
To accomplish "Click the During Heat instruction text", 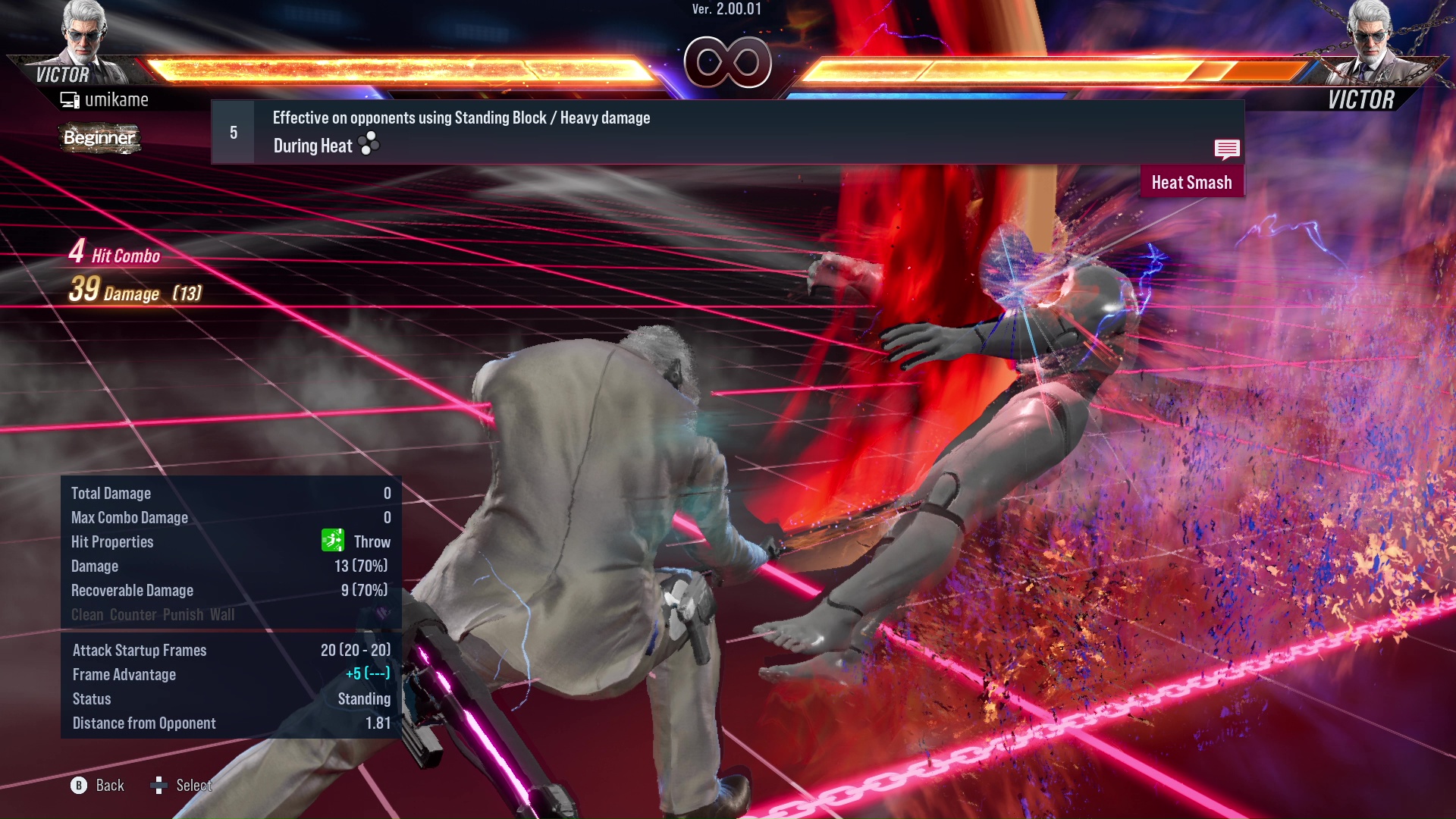I will coord(313,146).
